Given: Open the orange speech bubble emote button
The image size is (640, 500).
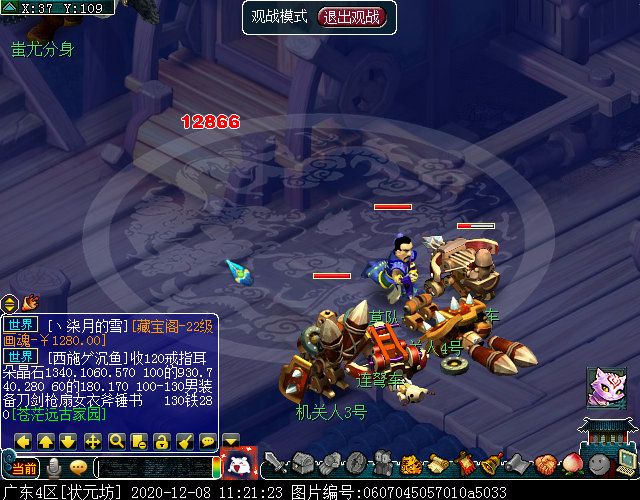Looking at the screenshot, I should [x=78, y=467].
